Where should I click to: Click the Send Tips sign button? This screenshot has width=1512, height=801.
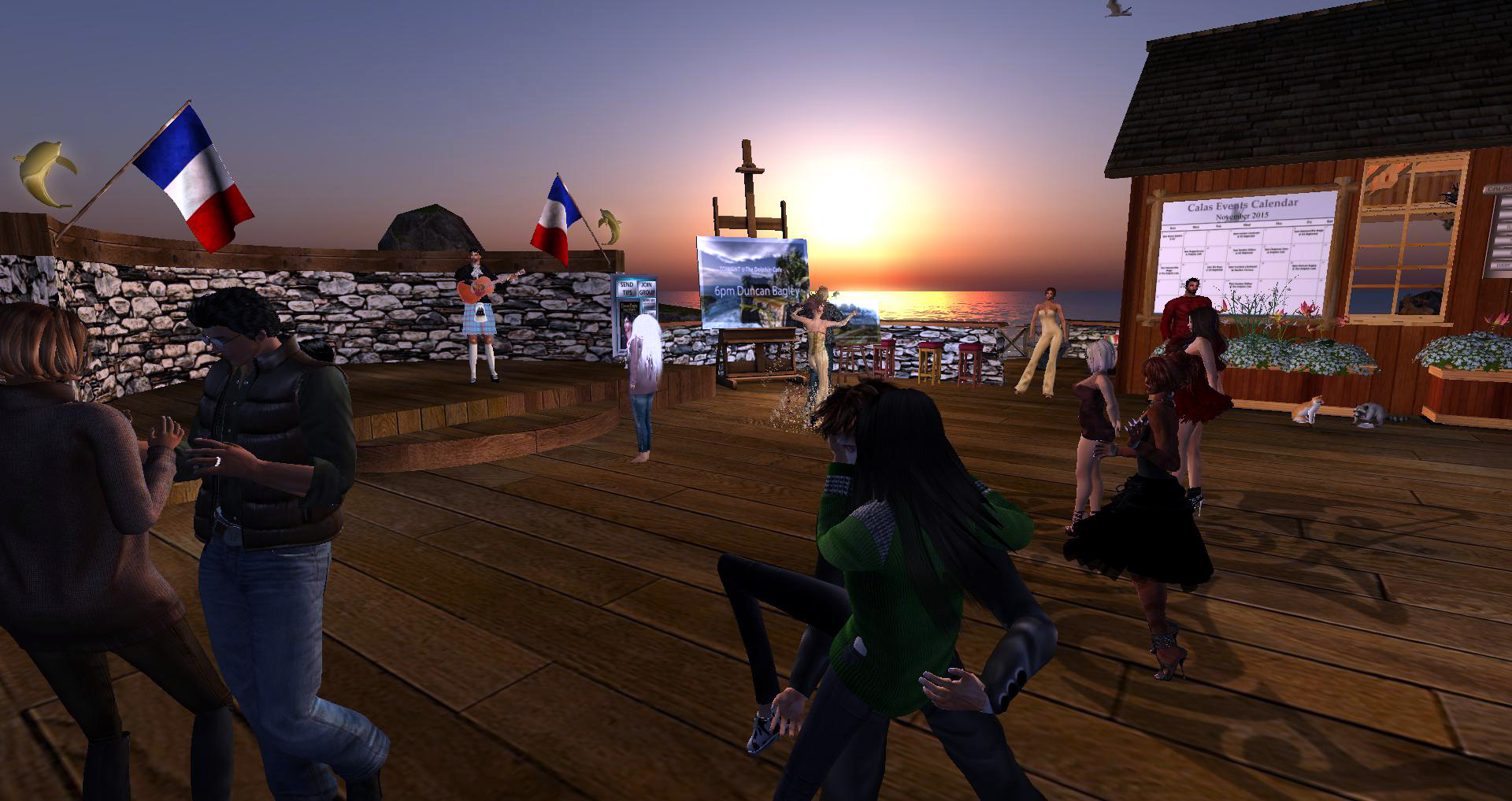point(627,288)
